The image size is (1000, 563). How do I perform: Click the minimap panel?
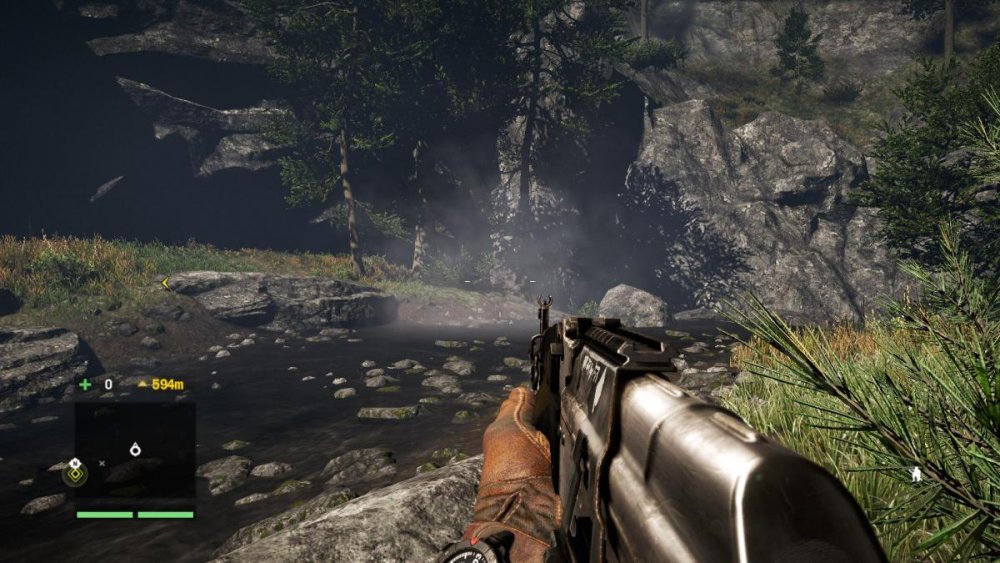pyautogui.click(x=135, y=450)
